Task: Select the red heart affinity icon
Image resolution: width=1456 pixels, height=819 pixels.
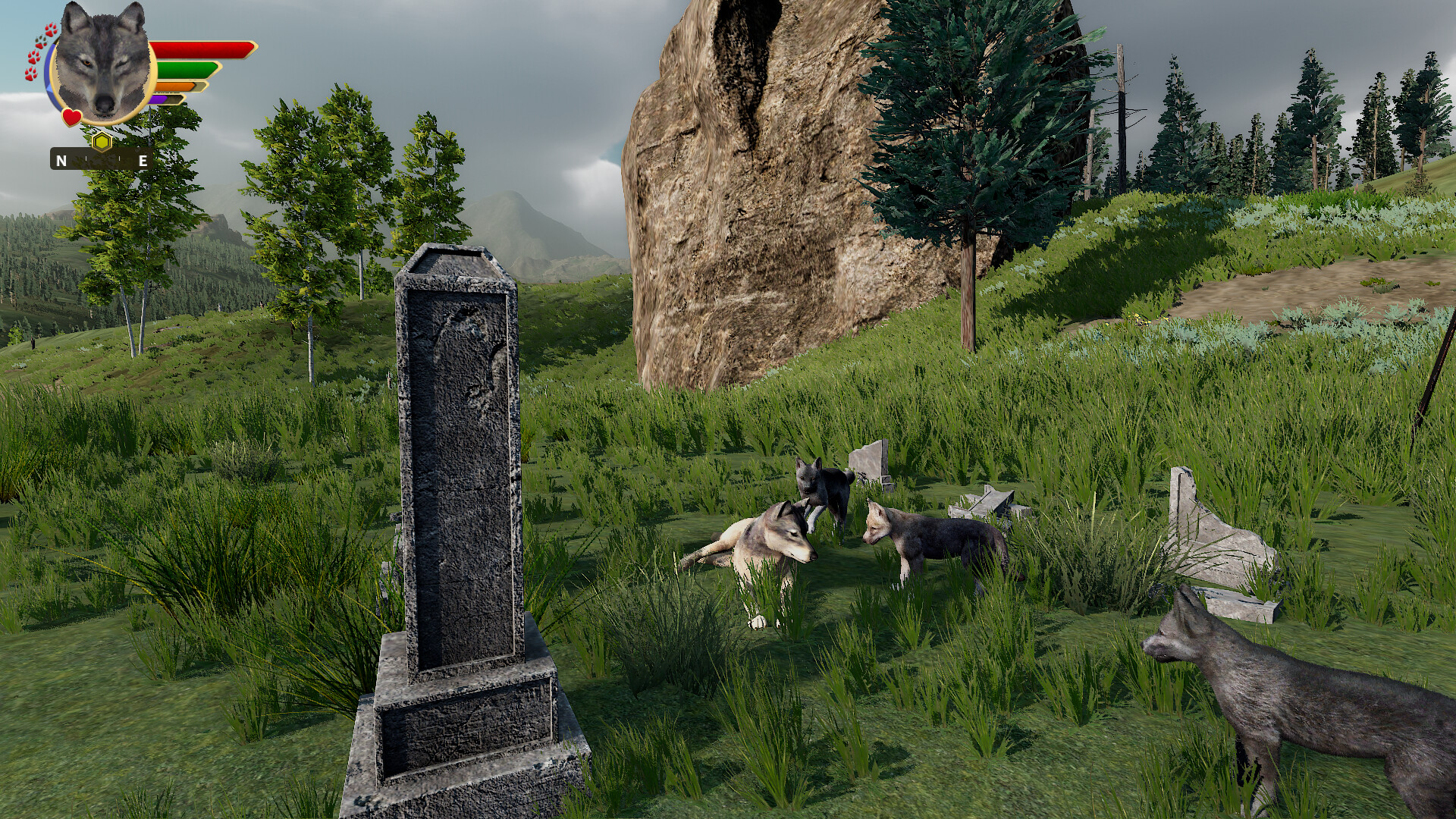Action: tap(72, 117)
